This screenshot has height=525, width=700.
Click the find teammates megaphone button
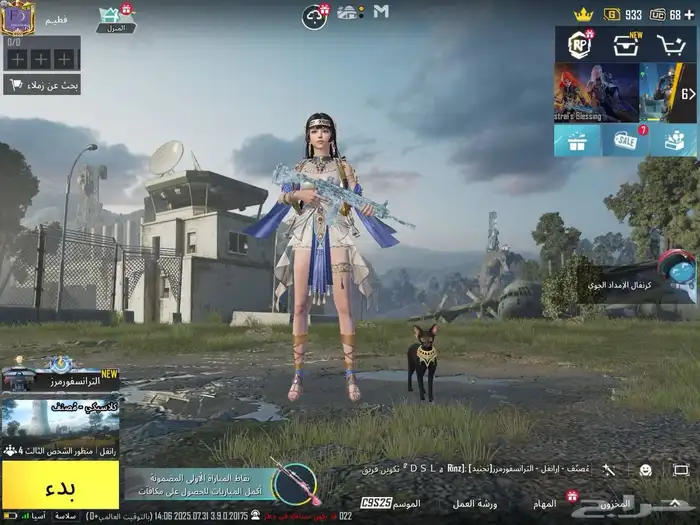point(42,84)
